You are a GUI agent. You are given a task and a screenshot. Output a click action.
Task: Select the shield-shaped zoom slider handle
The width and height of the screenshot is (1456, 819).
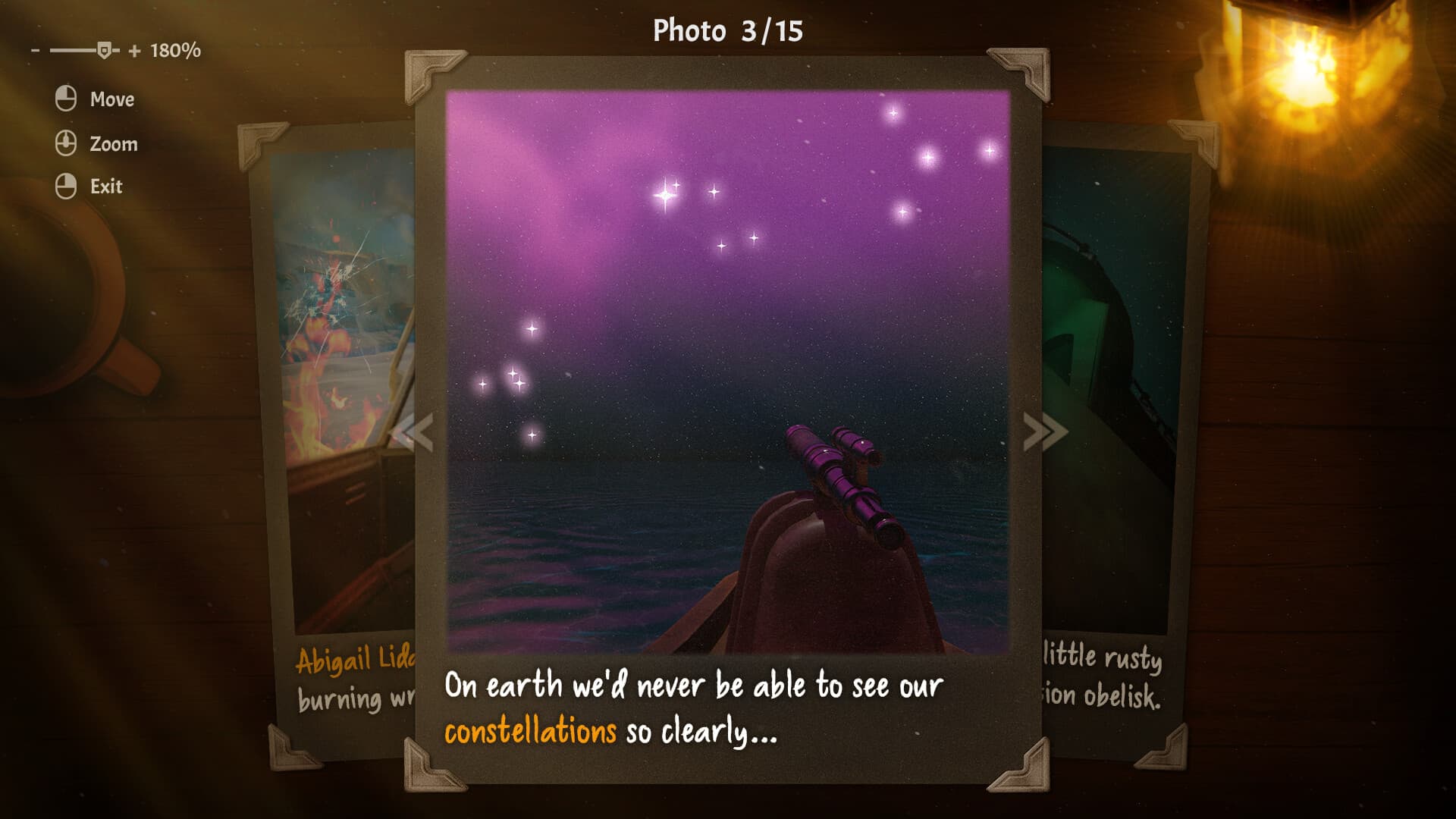click(x=106, y=50)
